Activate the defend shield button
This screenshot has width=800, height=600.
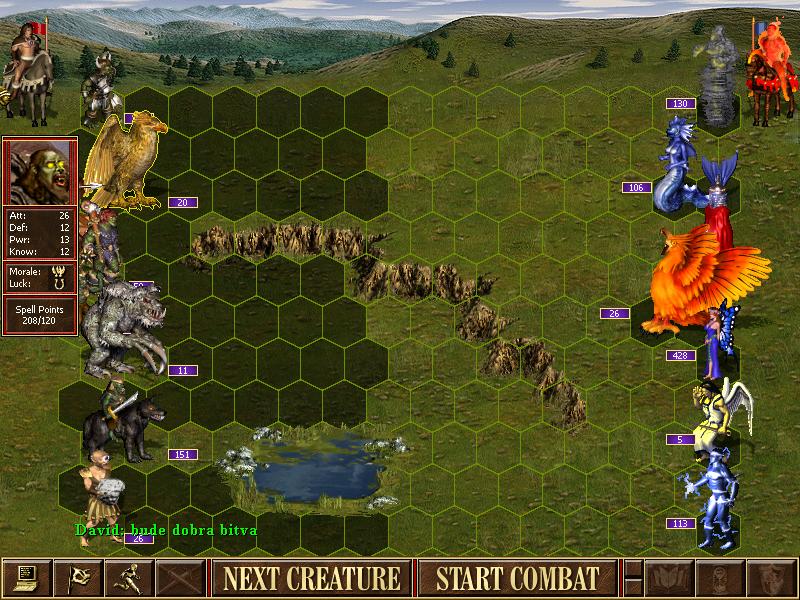pos(770,578)
